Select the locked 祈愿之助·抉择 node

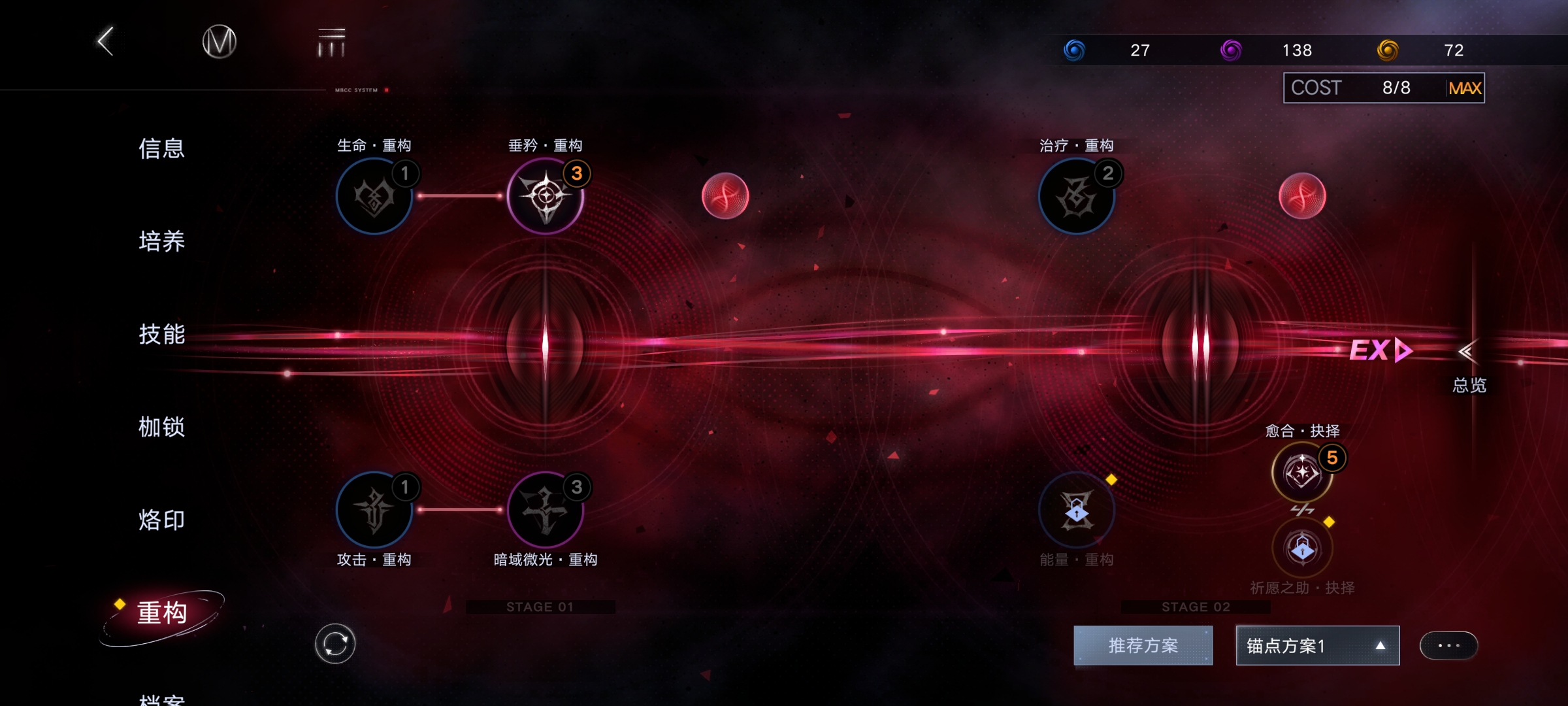coord(1302,548)
